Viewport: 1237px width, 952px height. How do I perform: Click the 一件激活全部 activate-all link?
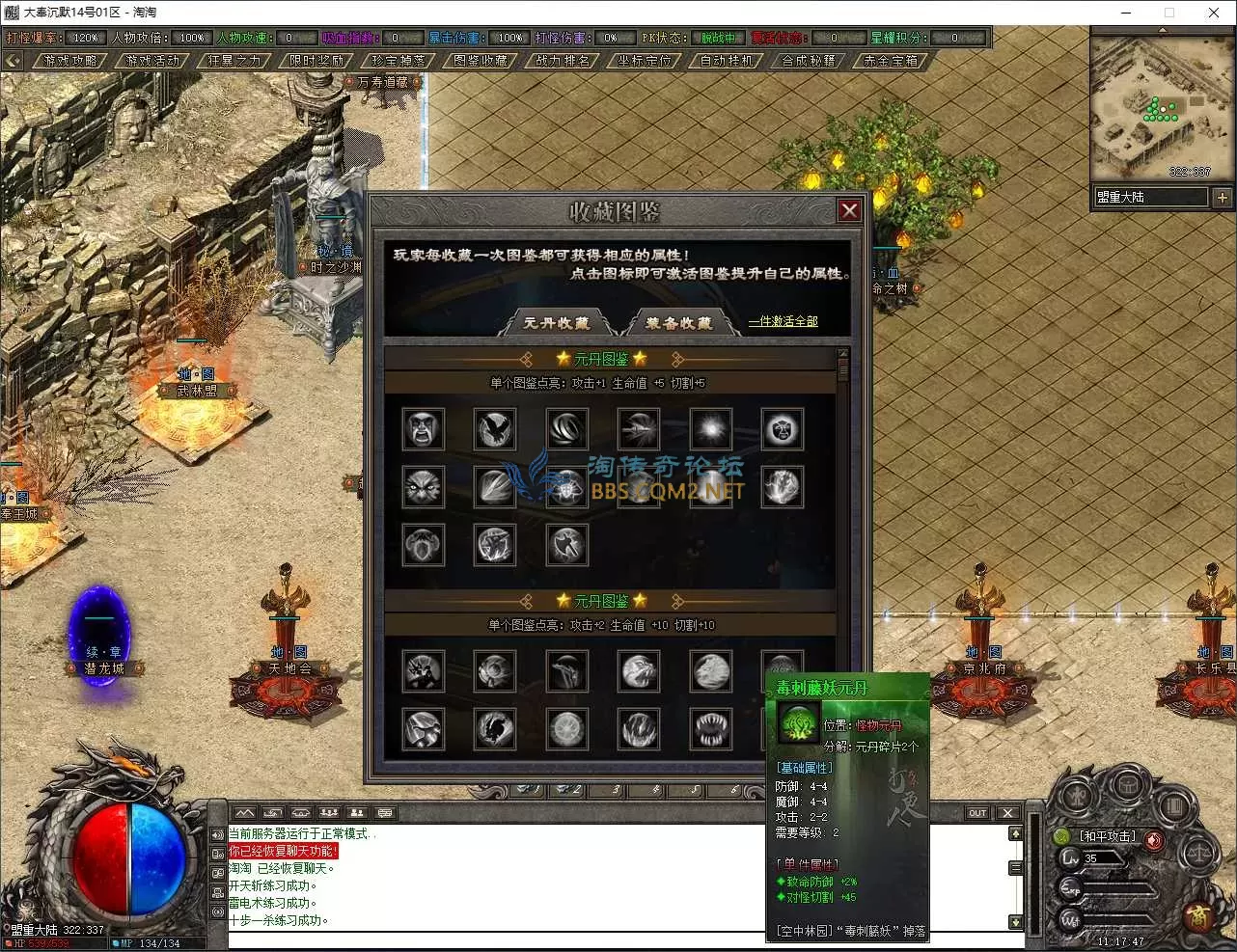pos(783,321)
